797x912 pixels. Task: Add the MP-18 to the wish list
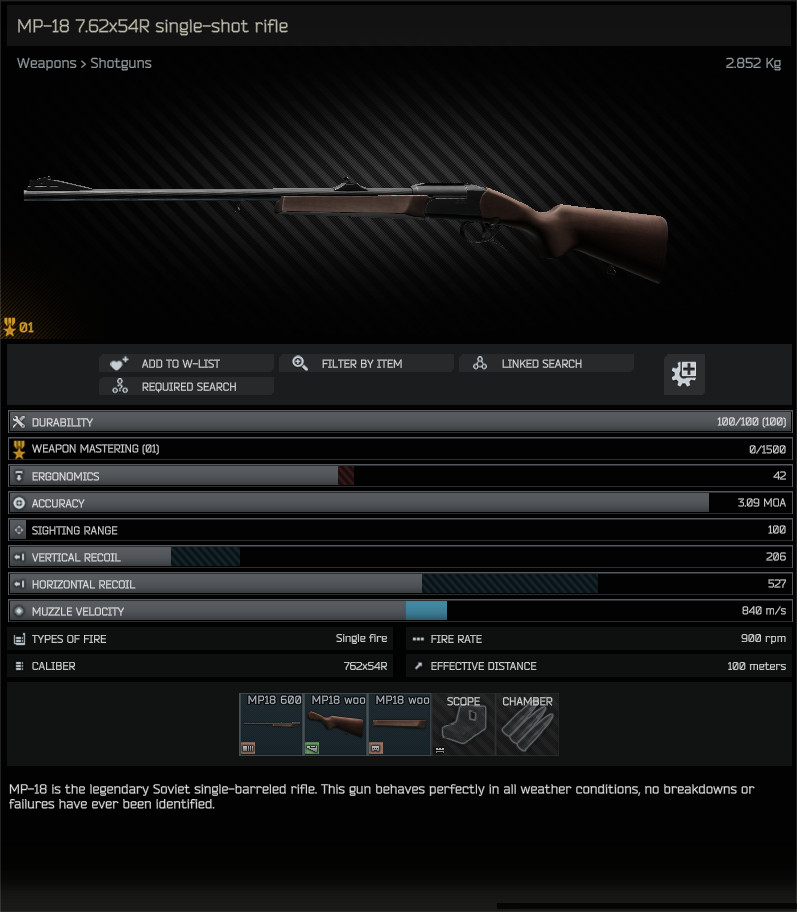click(185, 364)
